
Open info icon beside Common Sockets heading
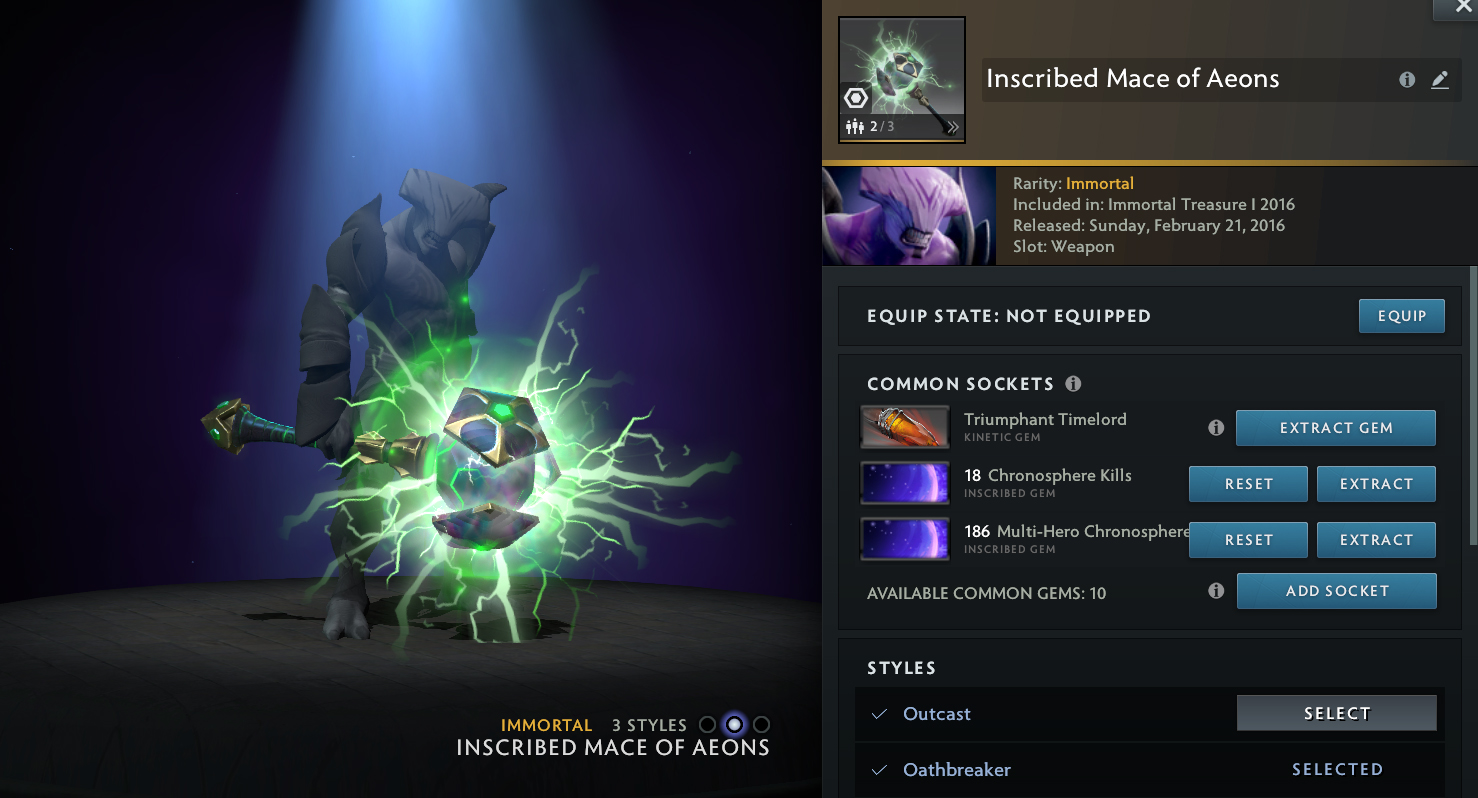pyautogui.click(x=1073, y=384)
